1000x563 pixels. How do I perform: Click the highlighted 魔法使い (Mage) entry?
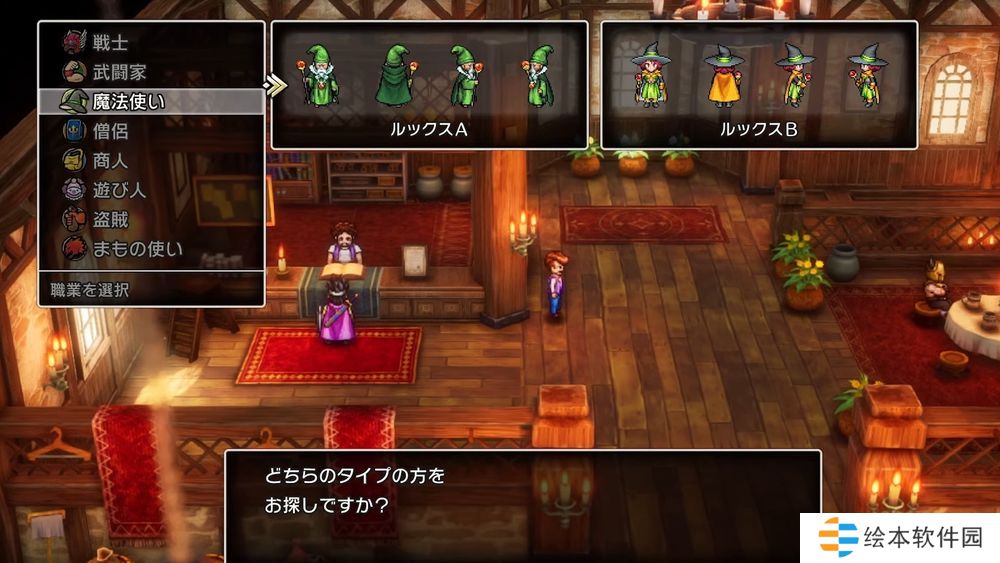[128, 101]
